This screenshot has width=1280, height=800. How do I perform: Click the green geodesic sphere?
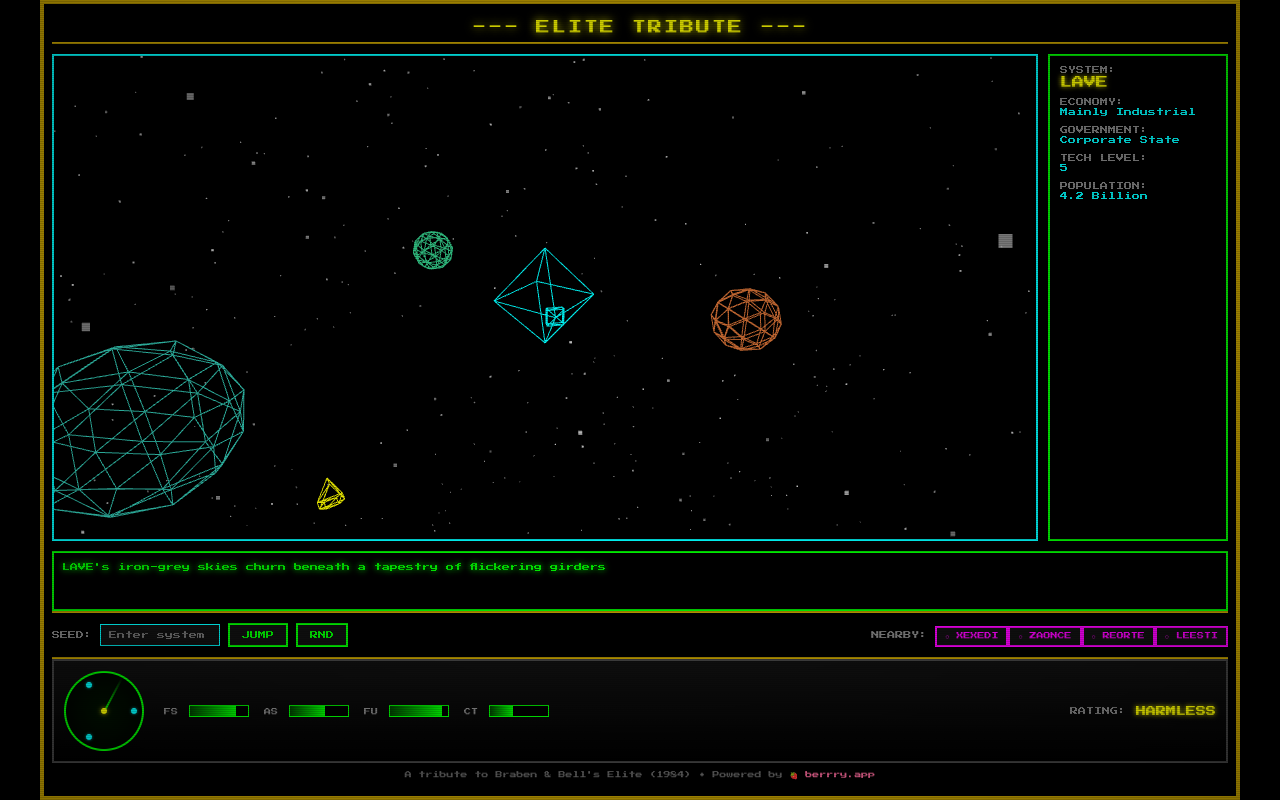[x=432, y=251]
